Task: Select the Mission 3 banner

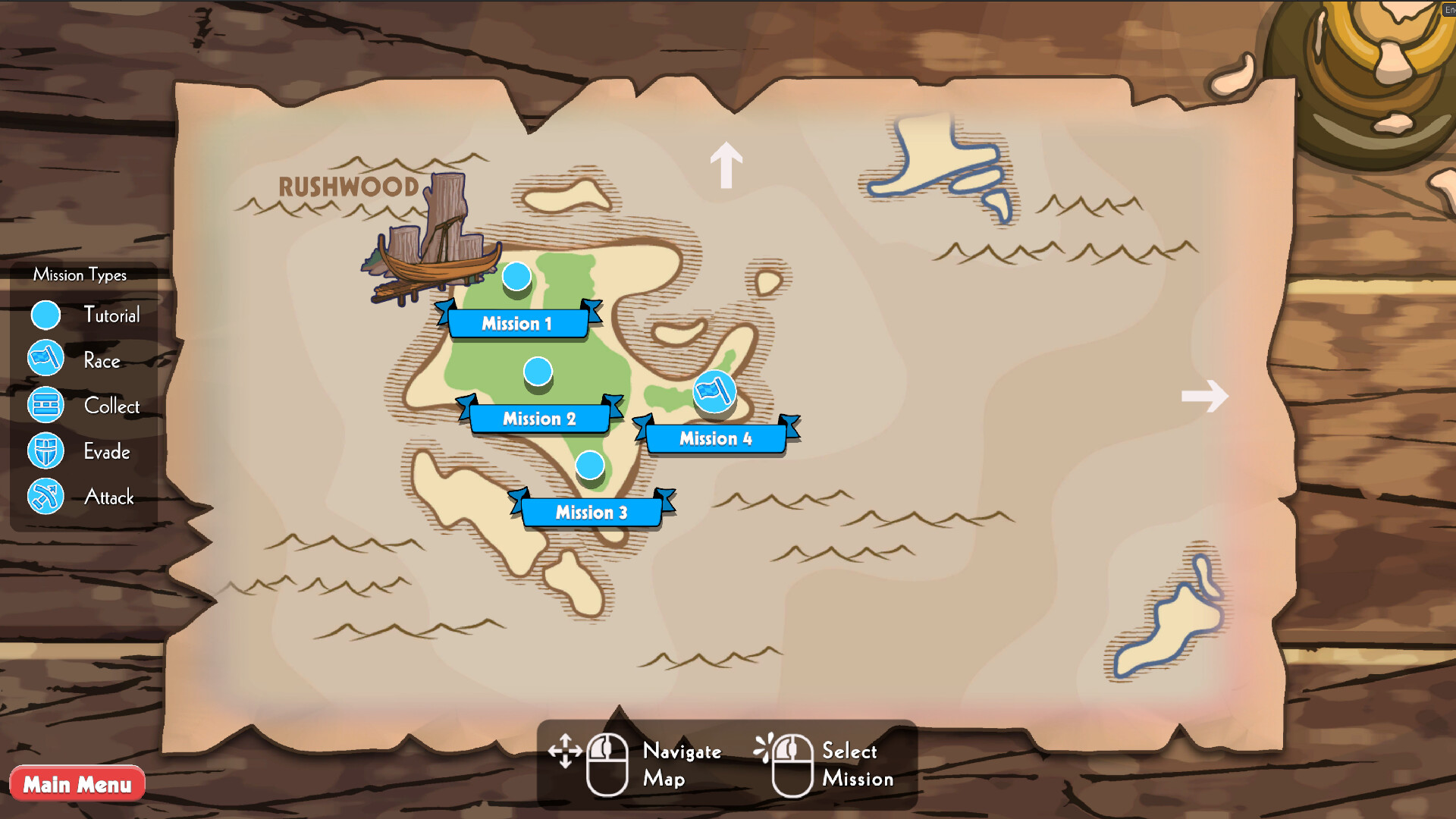Action: click(x=591, y=513)
